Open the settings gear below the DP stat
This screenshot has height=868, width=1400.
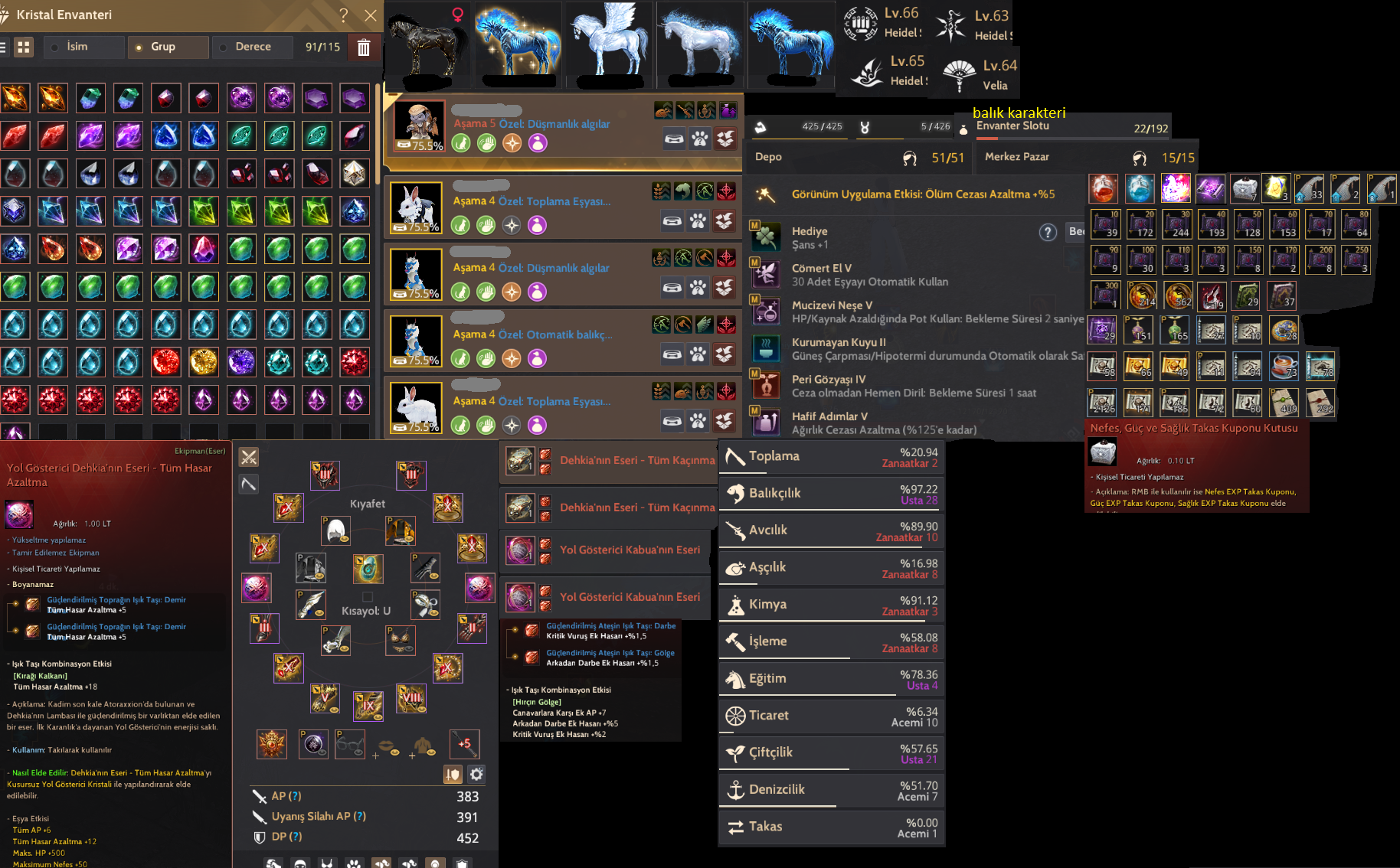476,774
